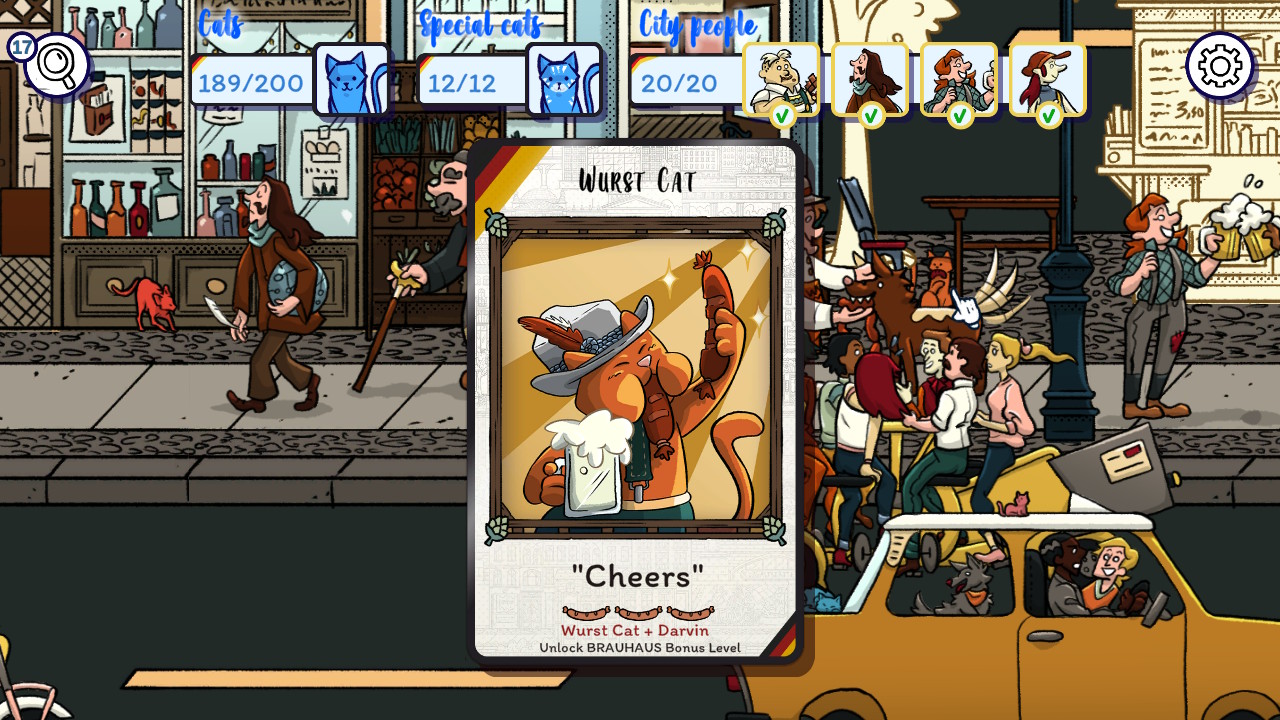Click the hint counter badge showing 17
The height and width of the screenshot is (720, 1280).
click(19, 45)
